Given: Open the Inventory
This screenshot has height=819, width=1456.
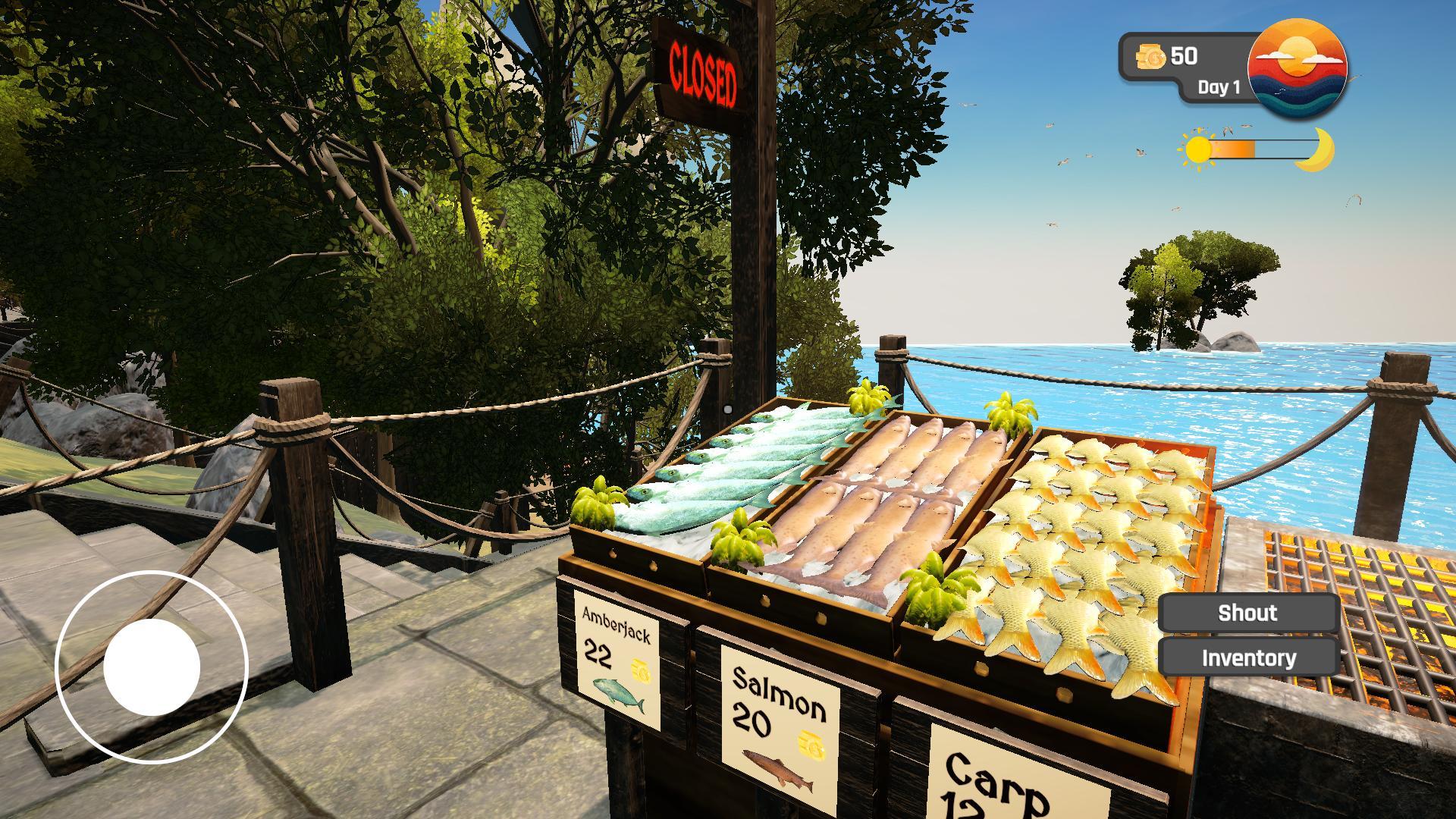Looking at the screenshot, I should pos(1247,657).
